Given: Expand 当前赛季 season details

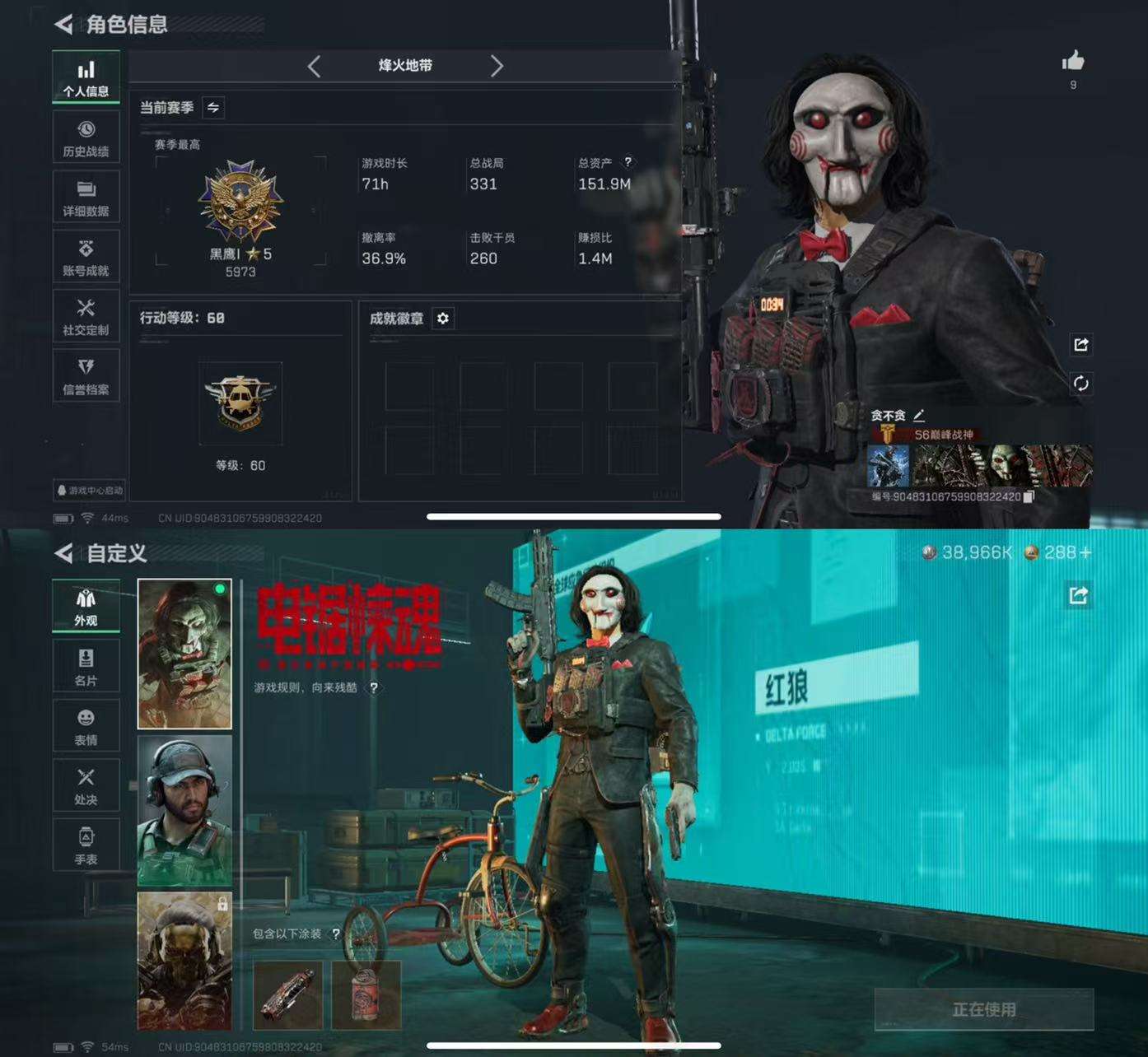Looking at the screenshot, I should [x=214, y=108].
